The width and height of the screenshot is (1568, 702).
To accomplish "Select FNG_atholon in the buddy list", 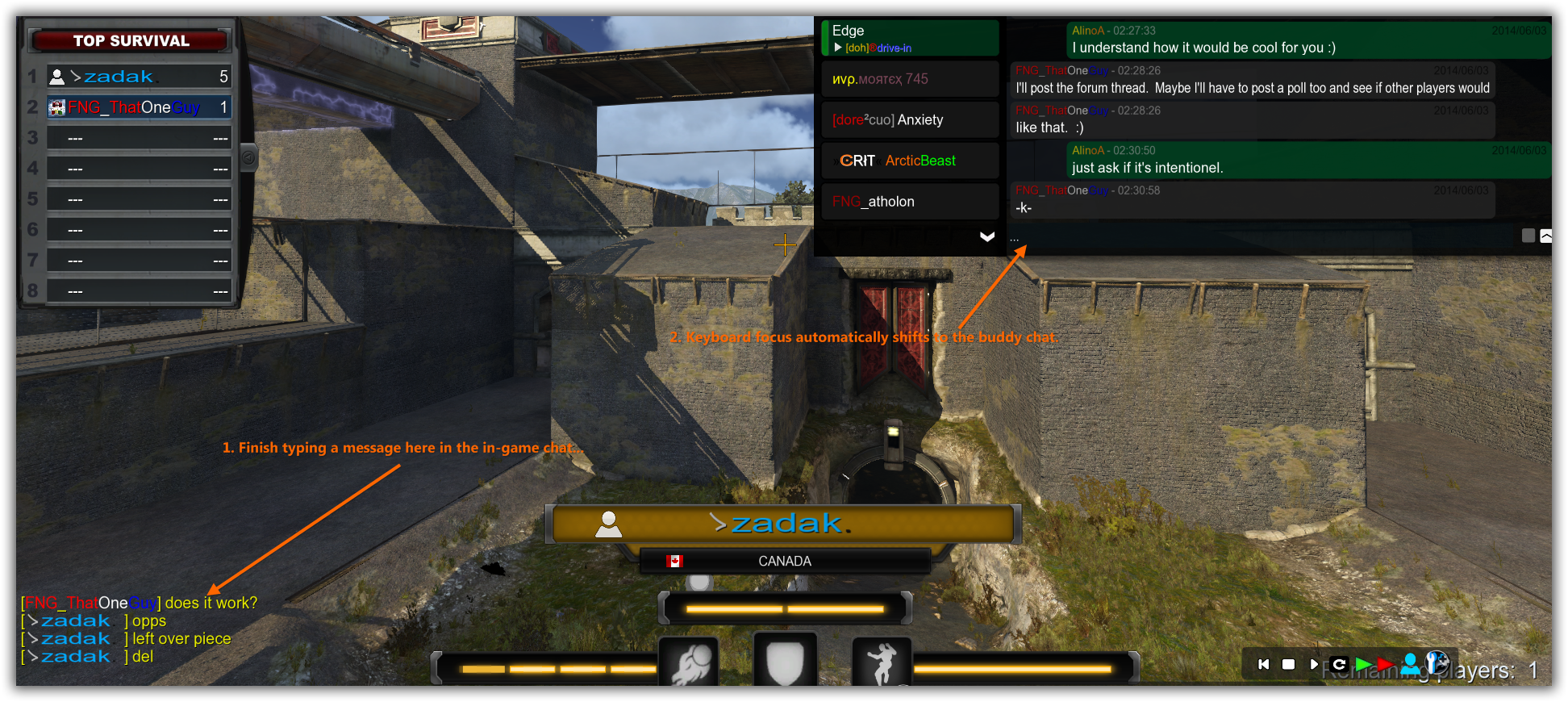I will 910,202.
